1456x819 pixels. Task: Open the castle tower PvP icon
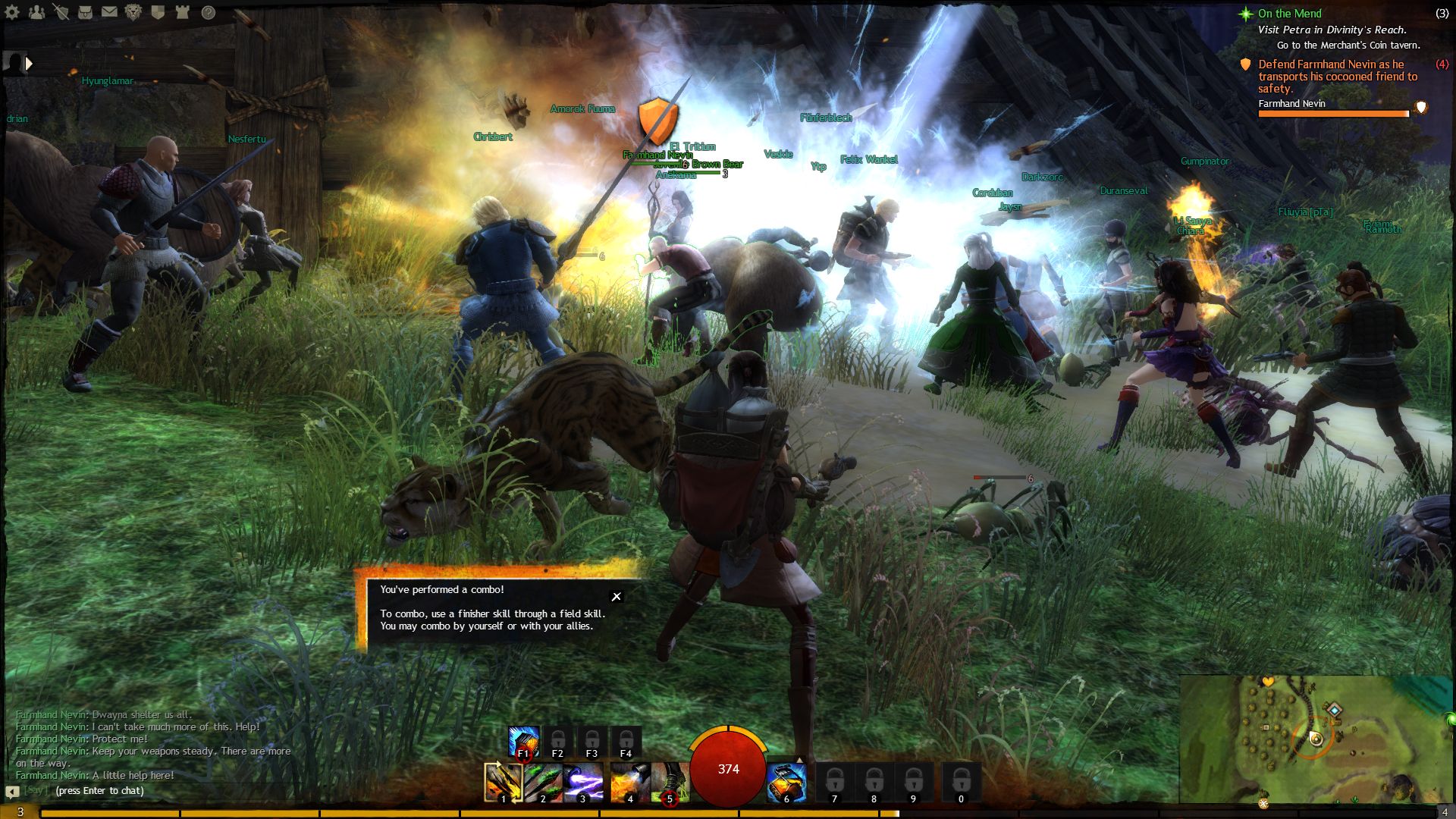click(x=182, y=12)
